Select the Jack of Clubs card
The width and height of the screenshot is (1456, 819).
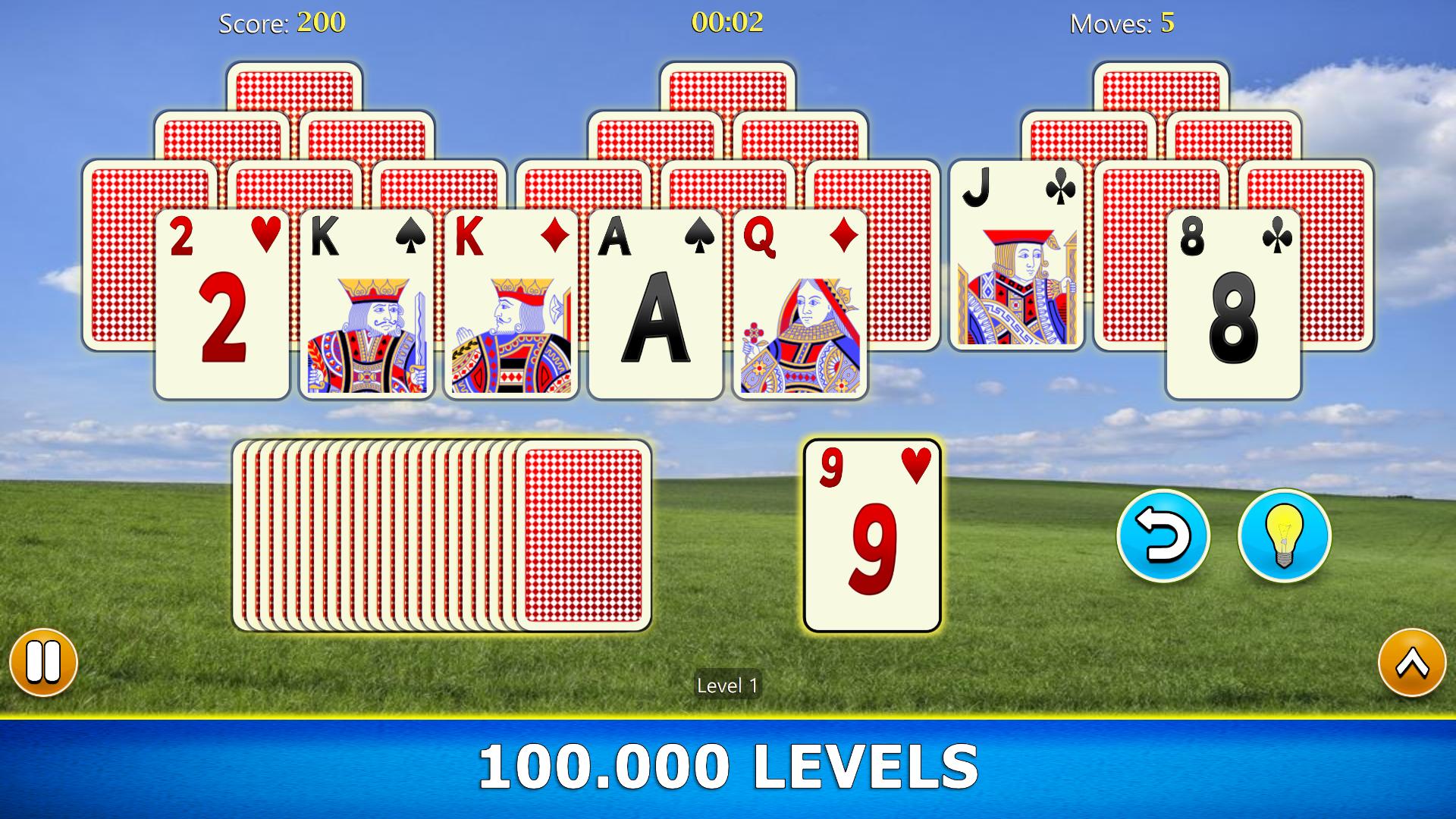point(1020,273)
